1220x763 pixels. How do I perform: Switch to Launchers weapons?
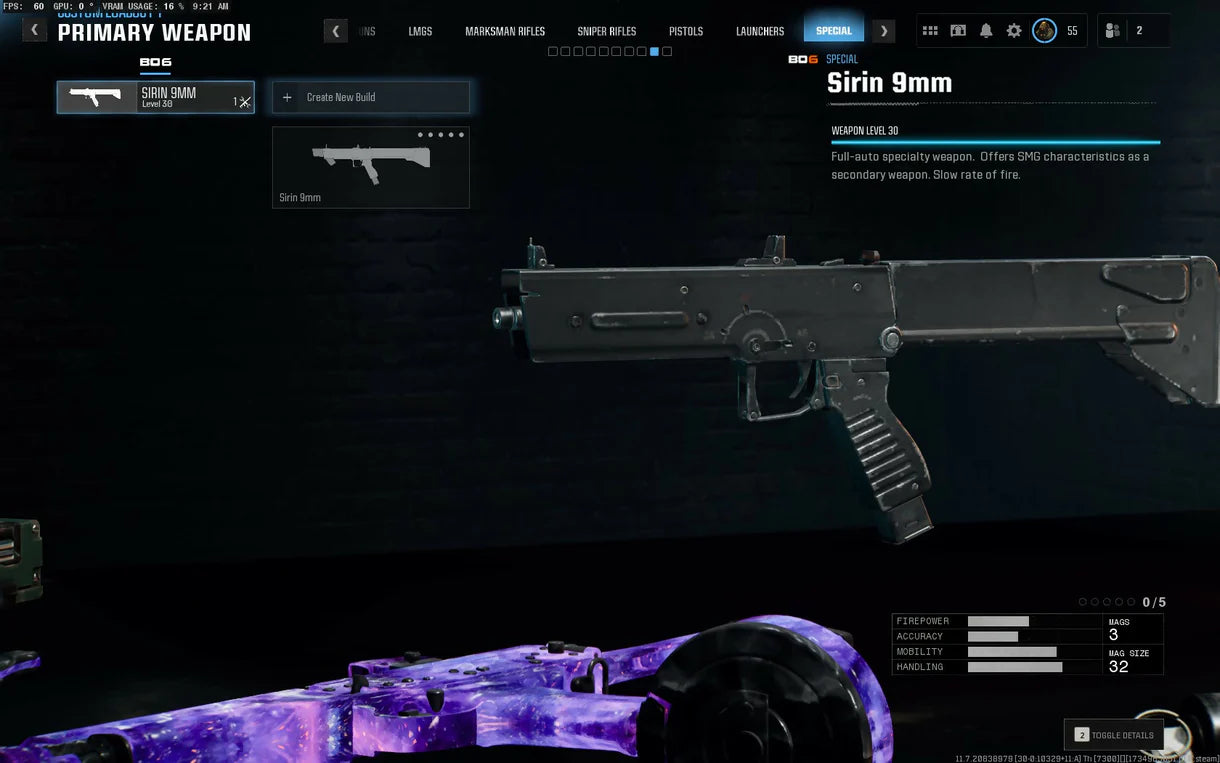760,31
